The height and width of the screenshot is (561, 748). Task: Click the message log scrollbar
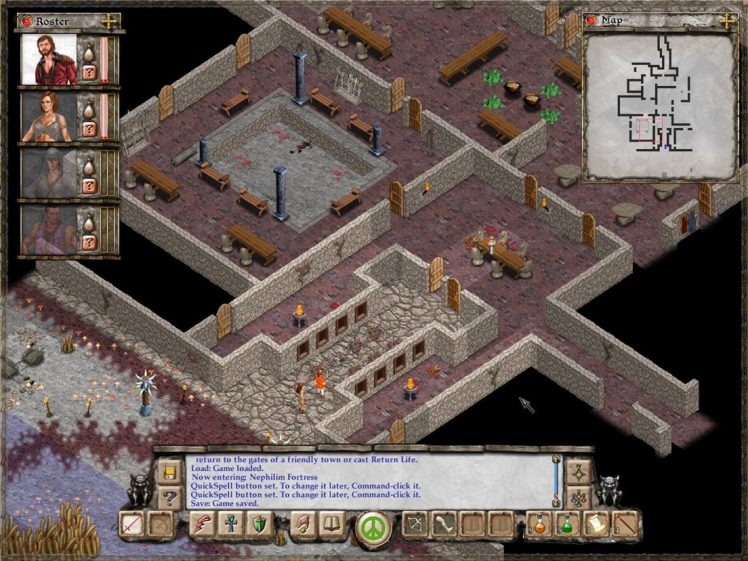(x=556, y=480)
